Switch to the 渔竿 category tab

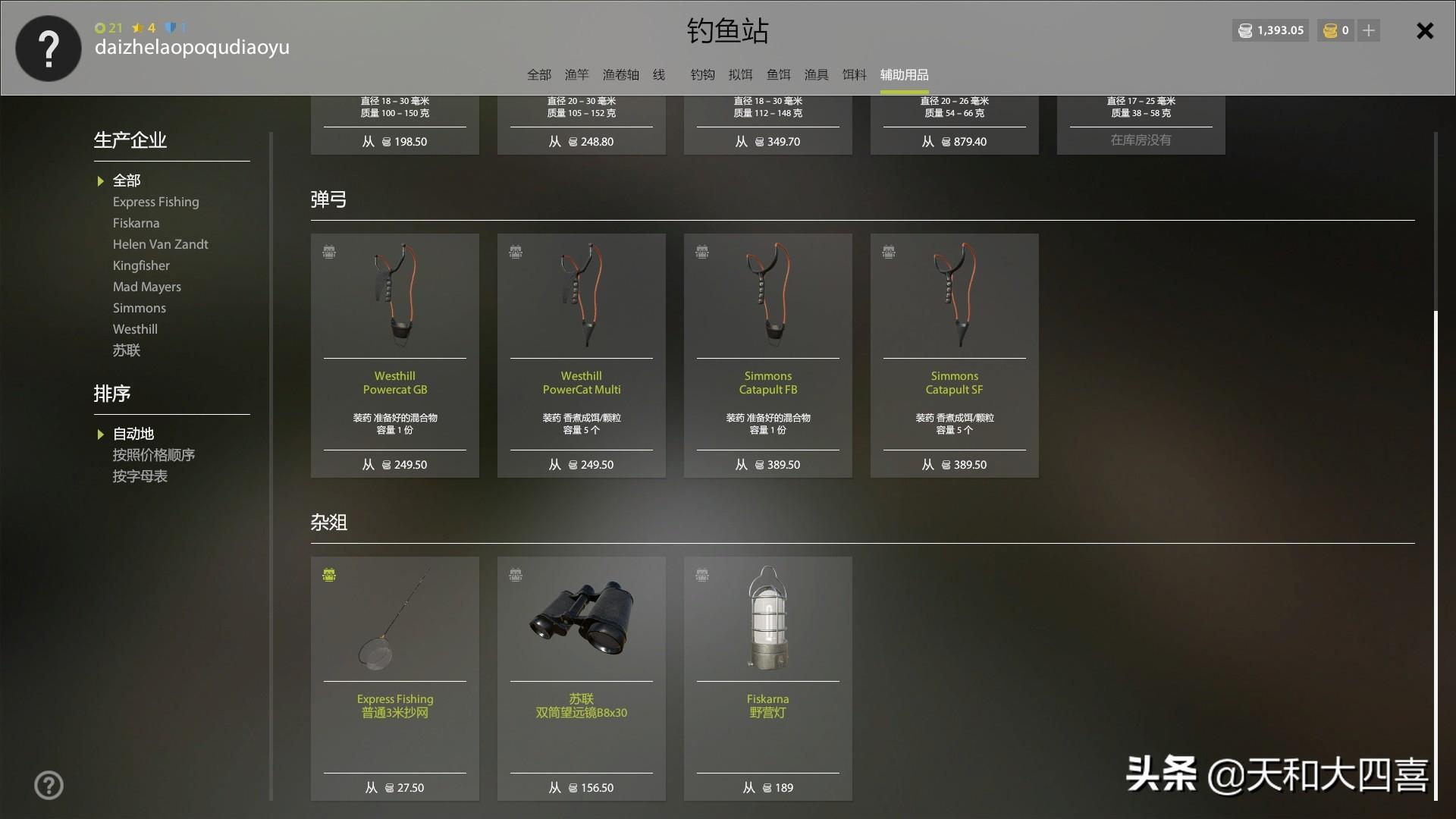(576, 74)
